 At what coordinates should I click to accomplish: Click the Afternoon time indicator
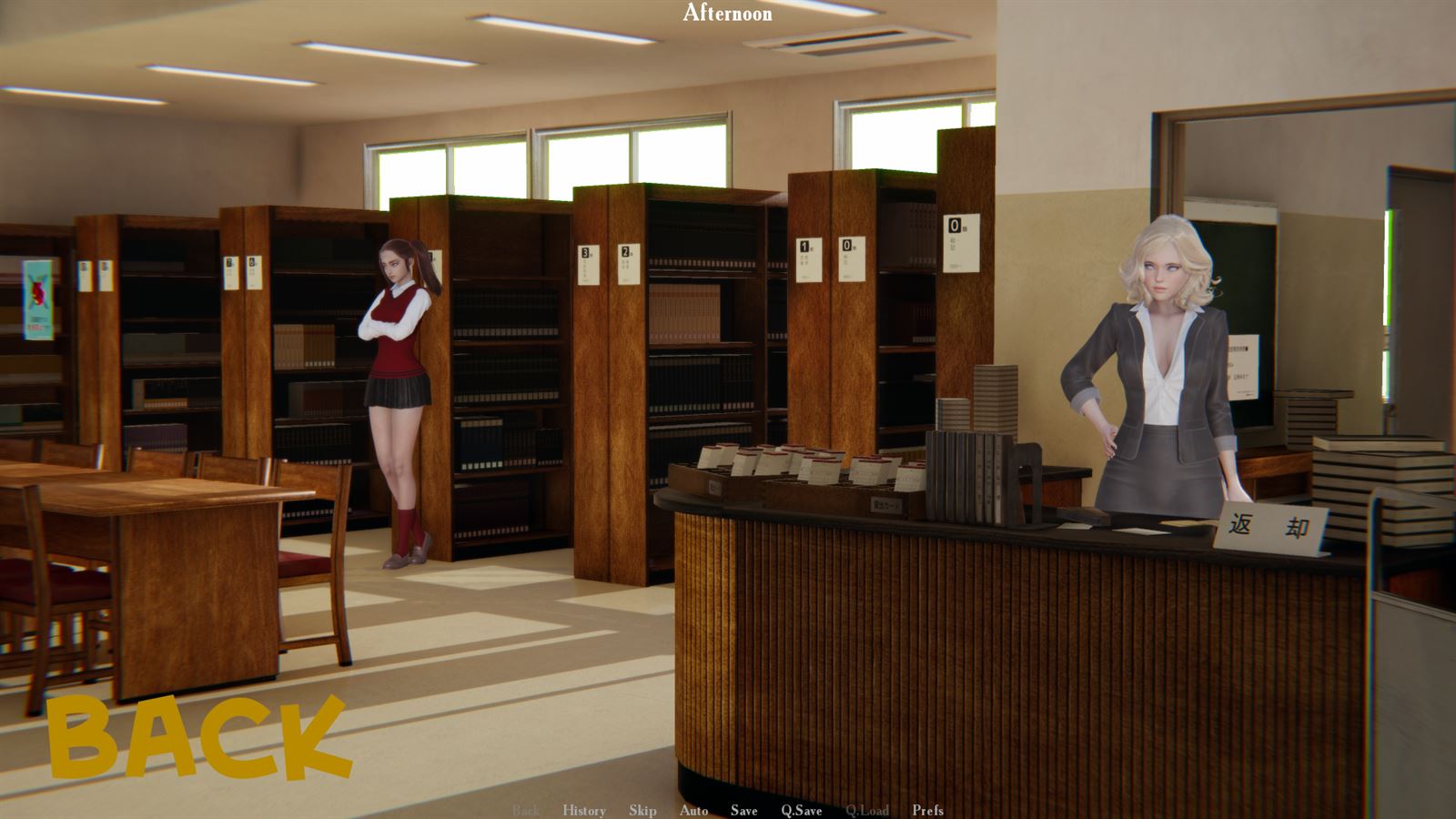coord(727,14)
